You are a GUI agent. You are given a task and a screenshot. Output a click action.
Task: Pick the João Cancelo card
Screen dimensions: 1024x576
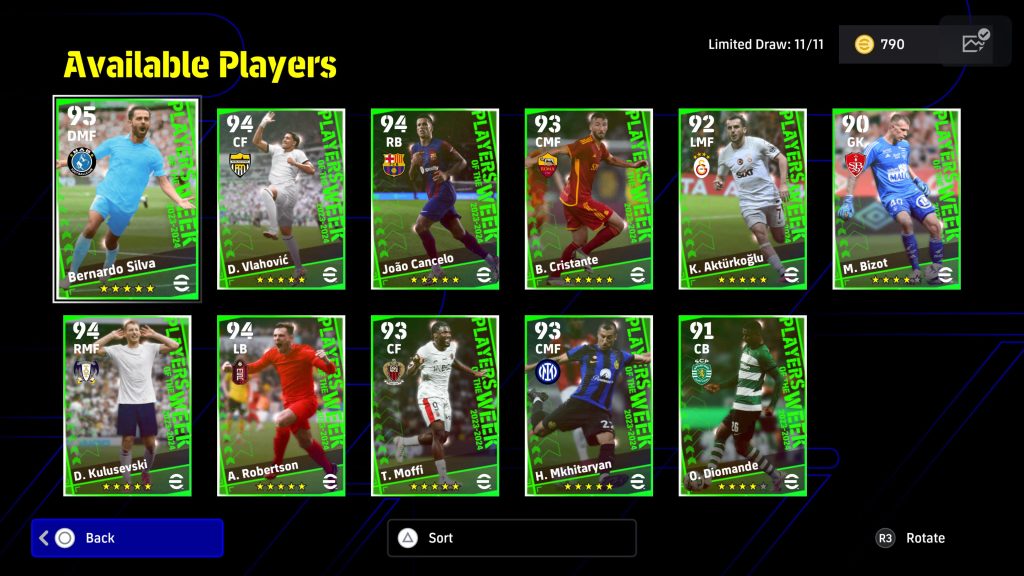[435, 199]
